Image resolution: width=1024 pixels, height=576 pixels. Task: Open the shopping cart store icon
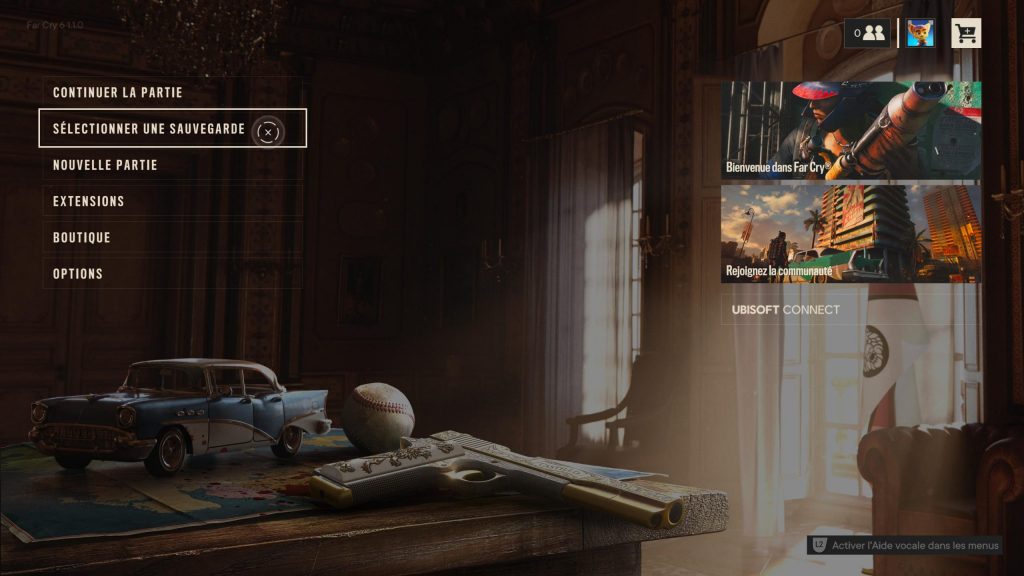click(x=966, y=33)
